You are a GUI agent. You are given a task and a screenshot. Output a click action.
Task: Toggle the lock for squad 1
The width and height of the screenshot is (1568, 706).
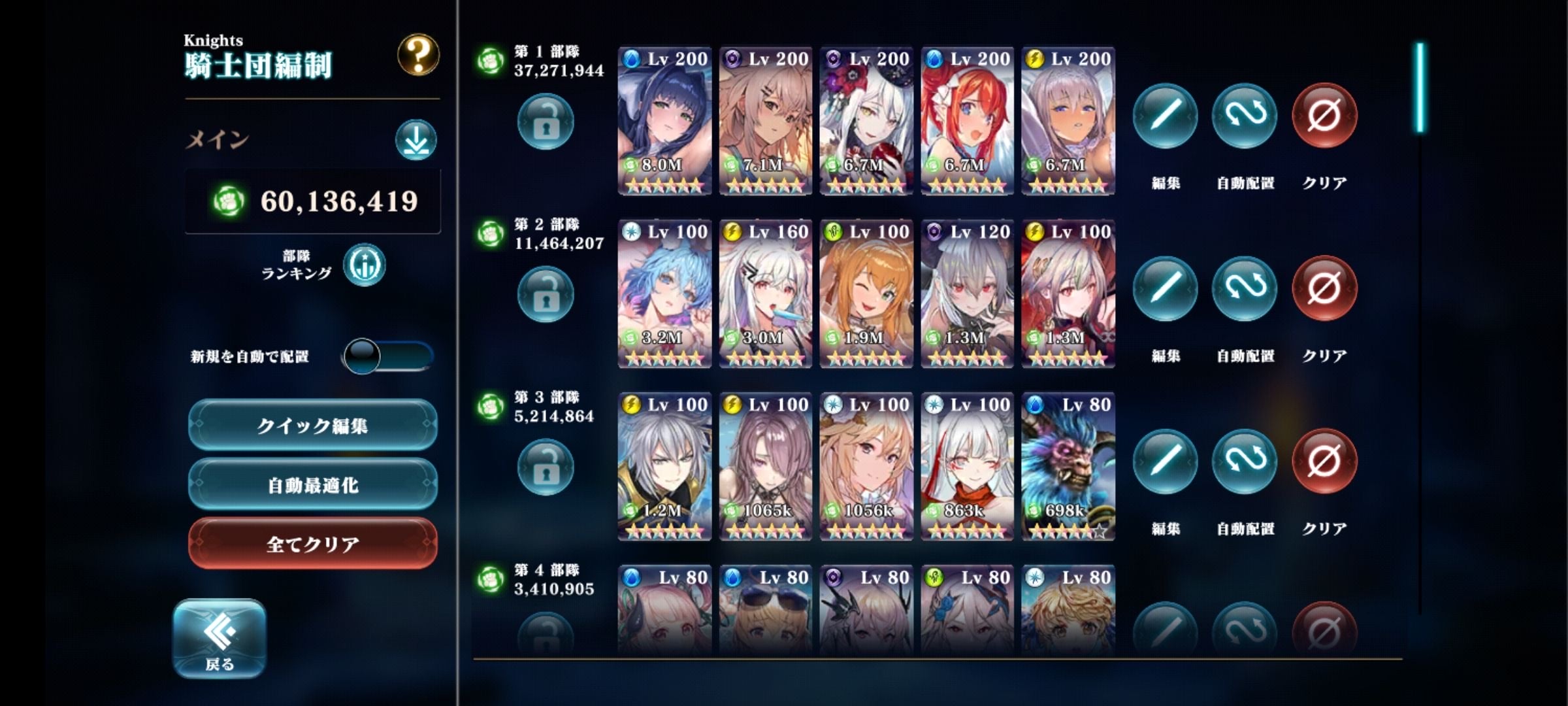pyautogui.click(x=546, y=122)
